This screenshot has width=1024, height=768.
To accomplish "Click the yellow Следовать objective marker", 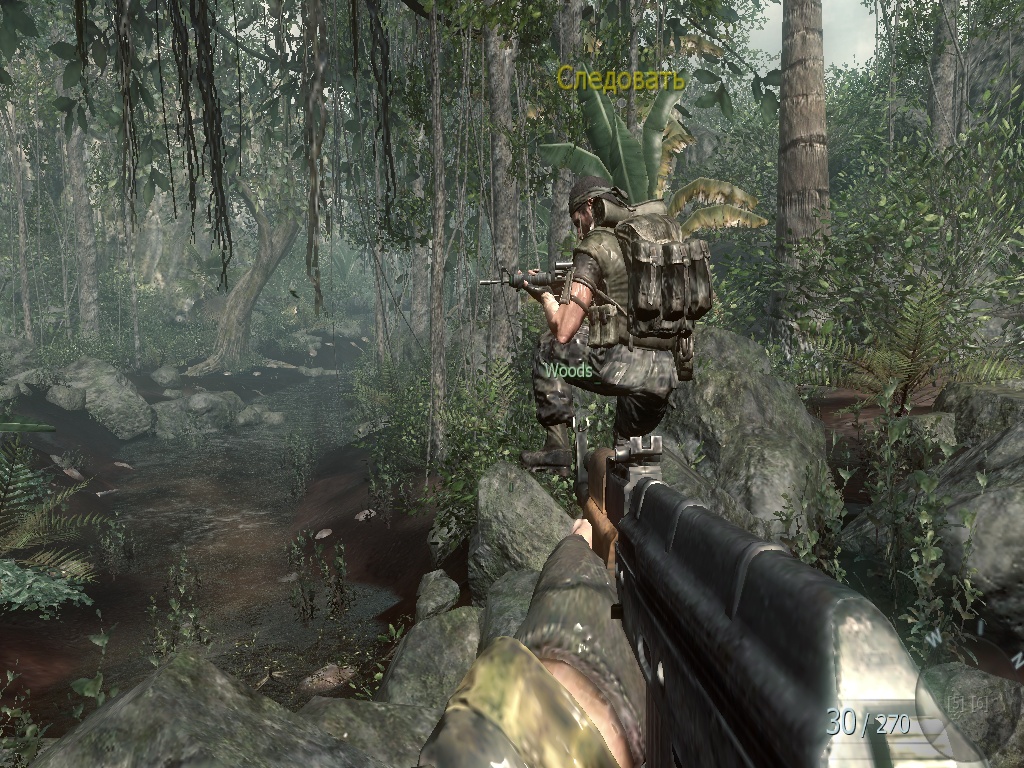I will 620,78.
